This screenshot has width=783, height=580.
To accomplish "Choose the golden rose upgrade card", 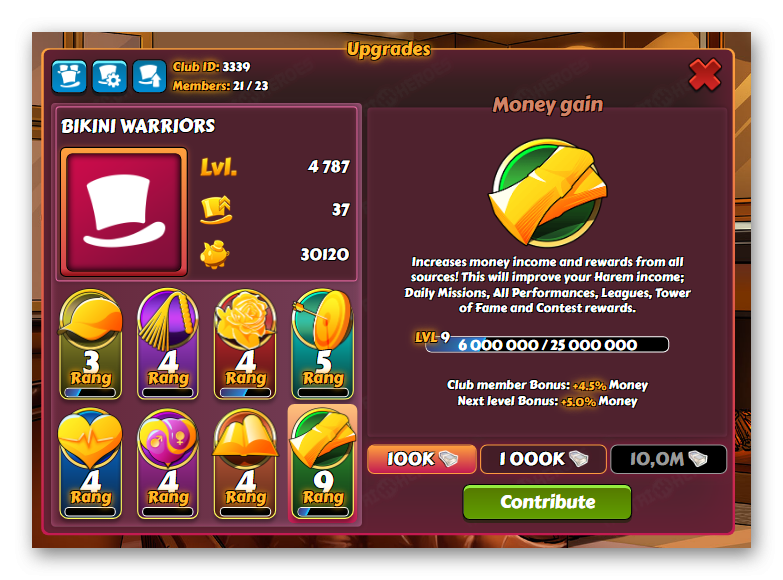I will tap(245, 343).
